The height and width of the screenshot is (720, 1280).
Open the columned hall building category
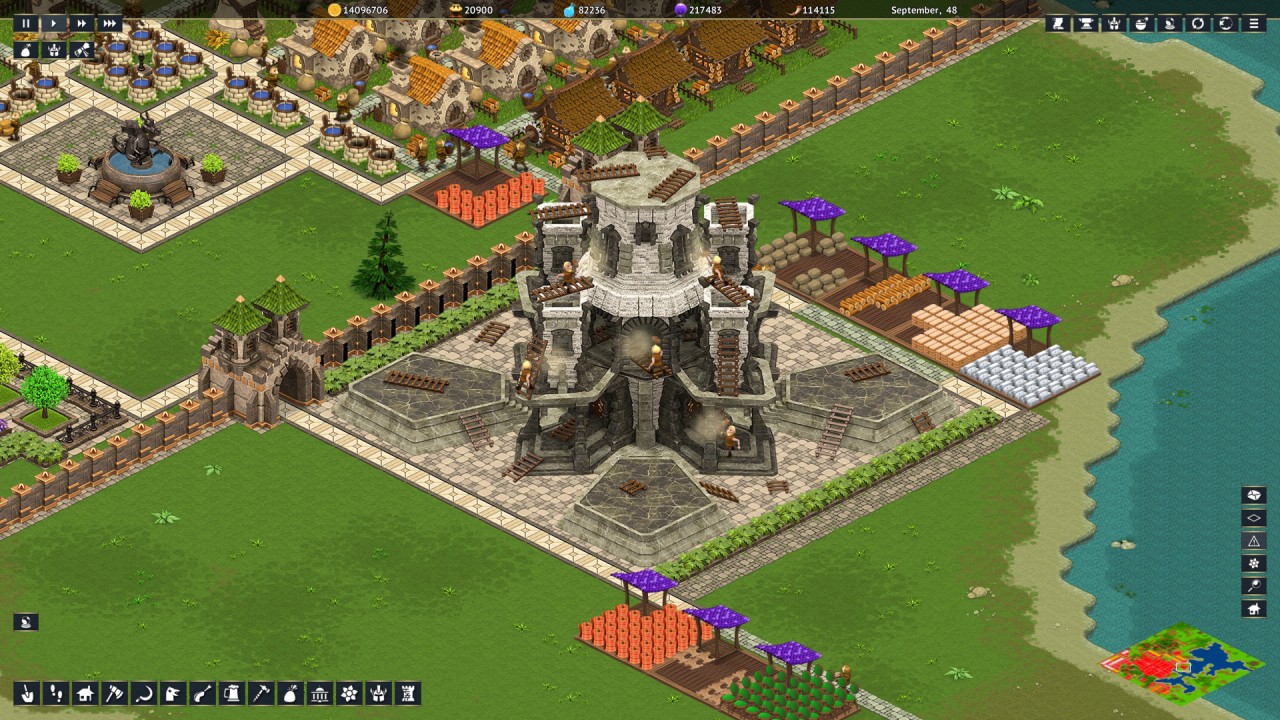pyautogui.click(x=320, y=693)
